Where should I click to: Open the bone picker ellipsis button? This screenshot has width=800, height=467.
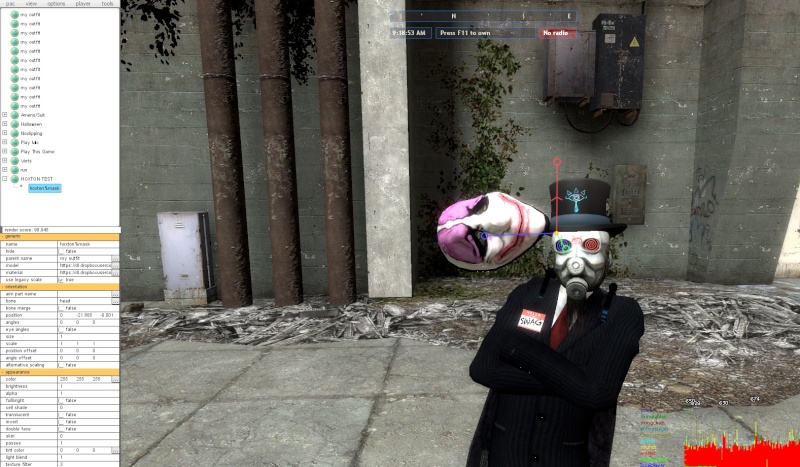tap(115, 301)
